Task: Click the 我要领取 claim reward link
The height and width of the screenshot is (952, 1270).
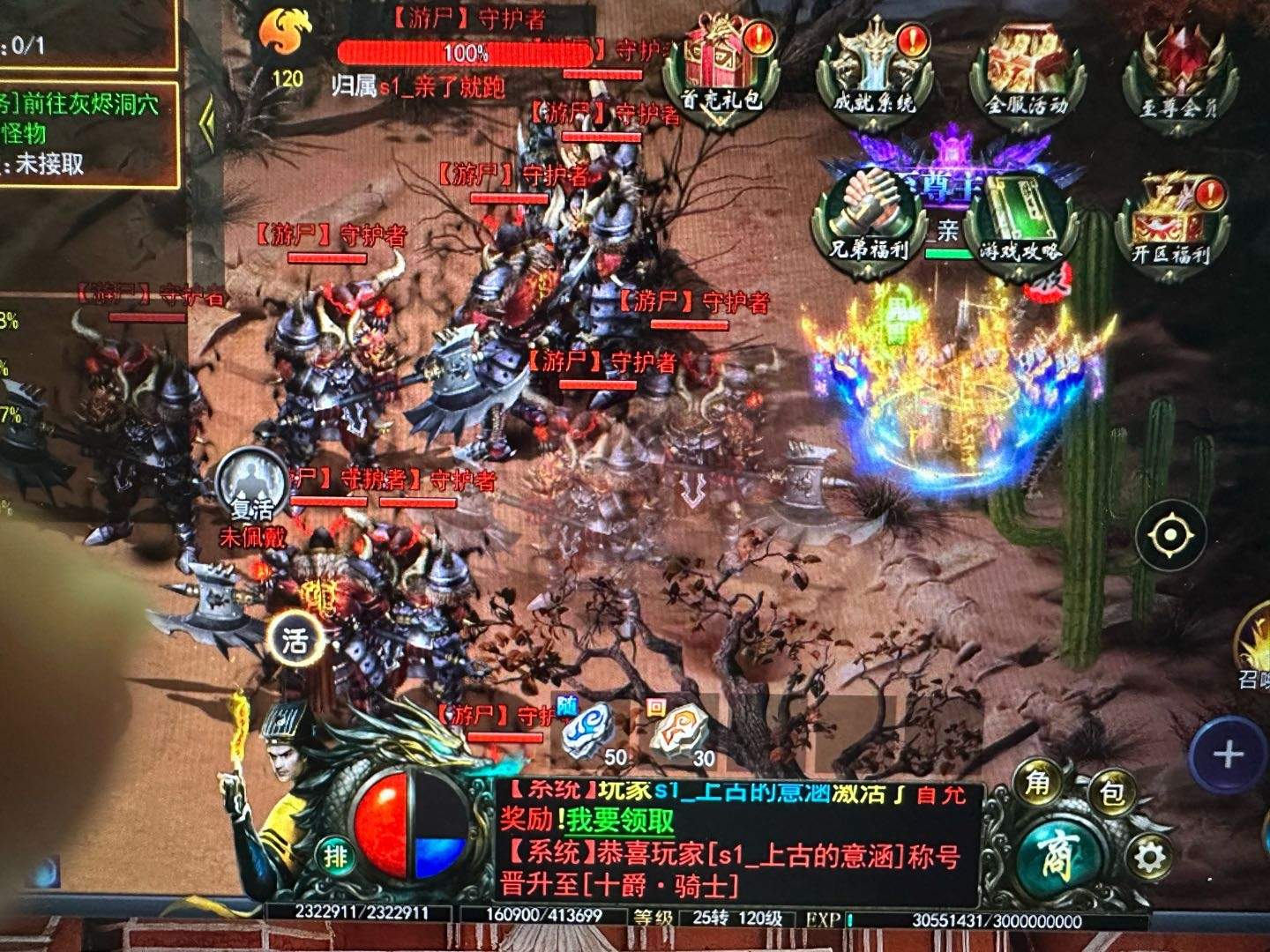Action: (x=620, y=821)
